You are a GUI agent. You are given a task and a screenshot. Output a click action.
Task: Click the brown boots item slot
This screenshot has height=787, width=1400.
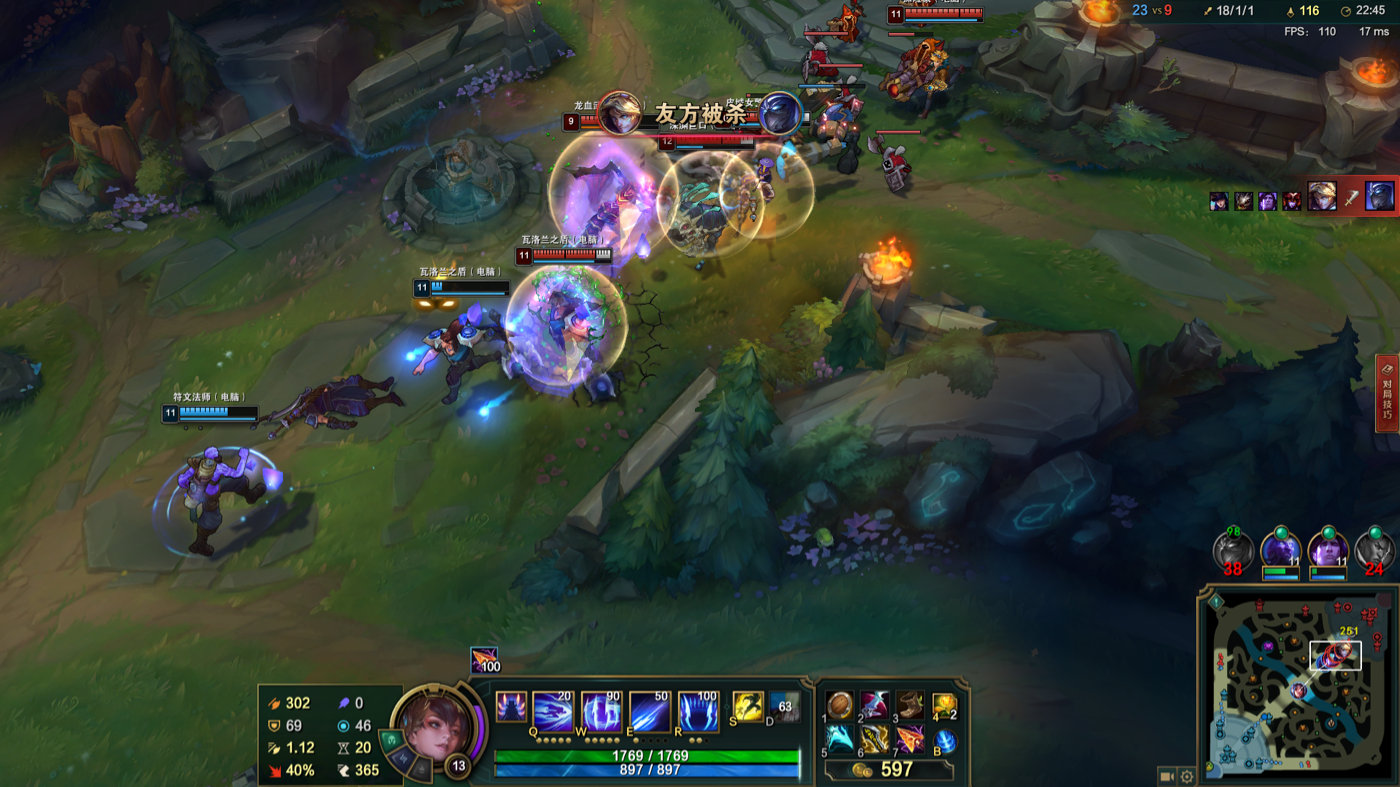pos(908,706)
